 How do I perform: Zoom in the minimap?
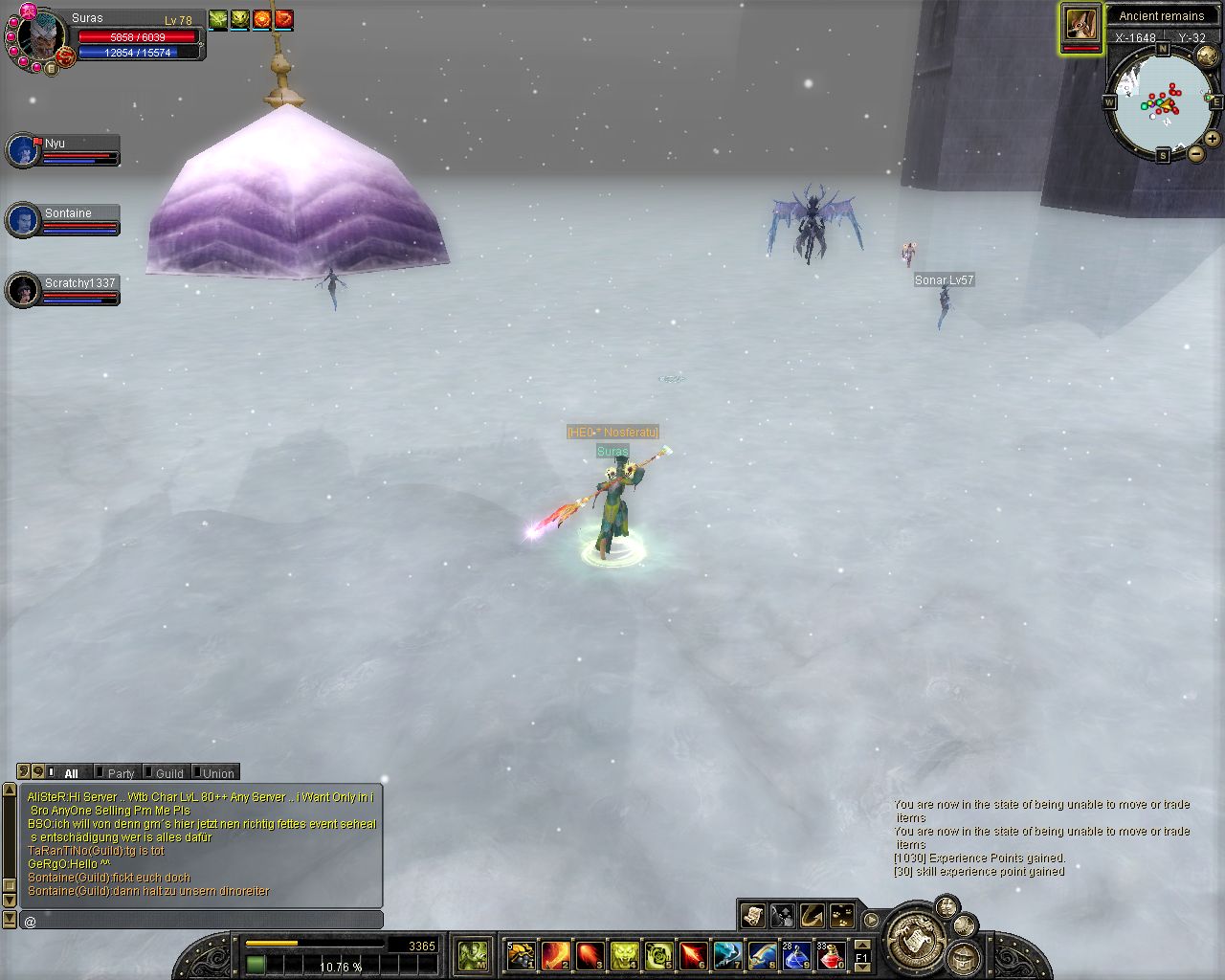(1213, 139)
